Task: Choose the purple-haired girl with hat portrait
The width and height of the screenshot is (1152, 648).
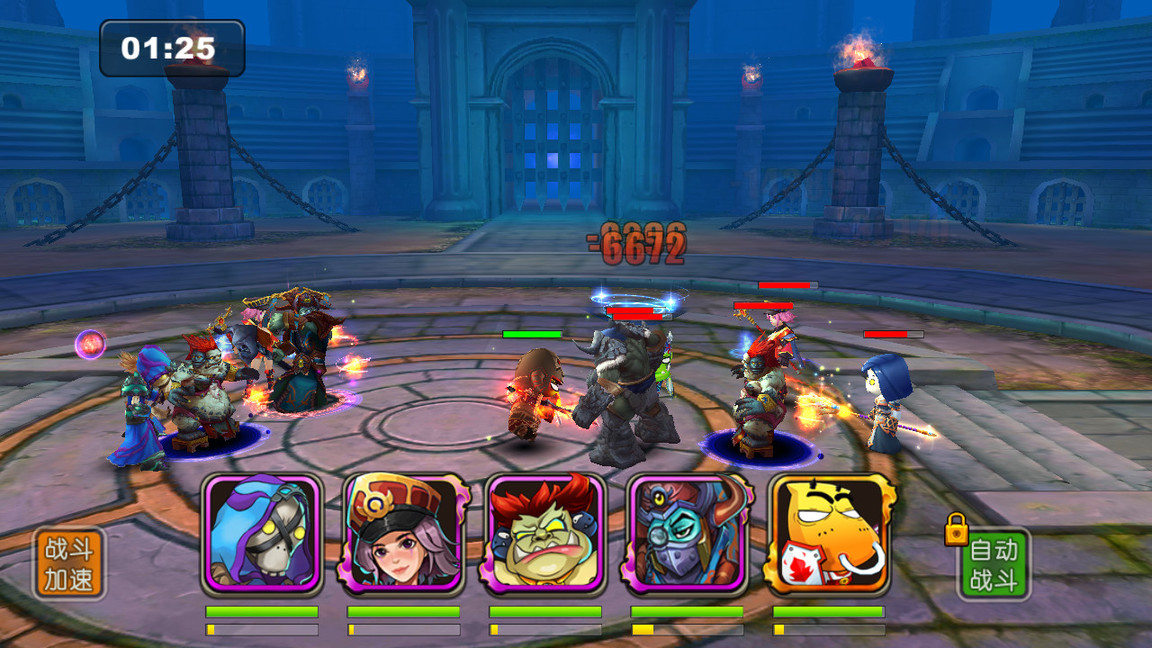Action: click(404, 534)
